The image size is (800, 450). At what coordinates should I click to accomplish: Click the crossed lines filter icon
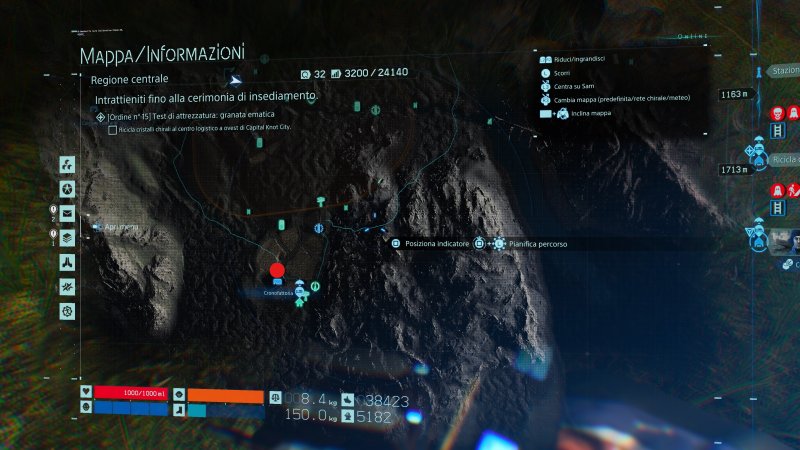click(x=67, y=287)
